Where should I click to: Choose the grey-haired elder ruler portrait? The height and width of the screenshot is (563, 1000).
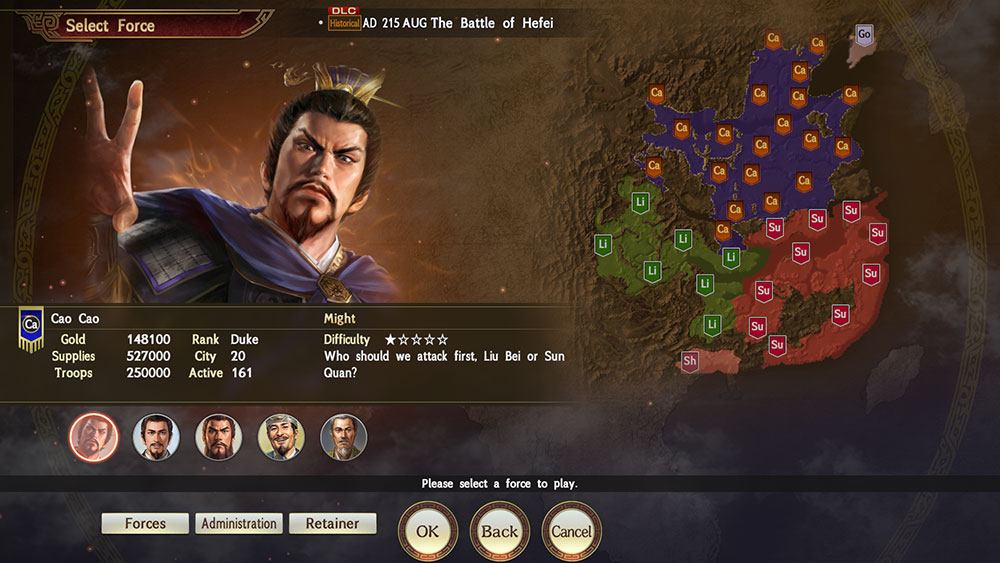[343, 437]
